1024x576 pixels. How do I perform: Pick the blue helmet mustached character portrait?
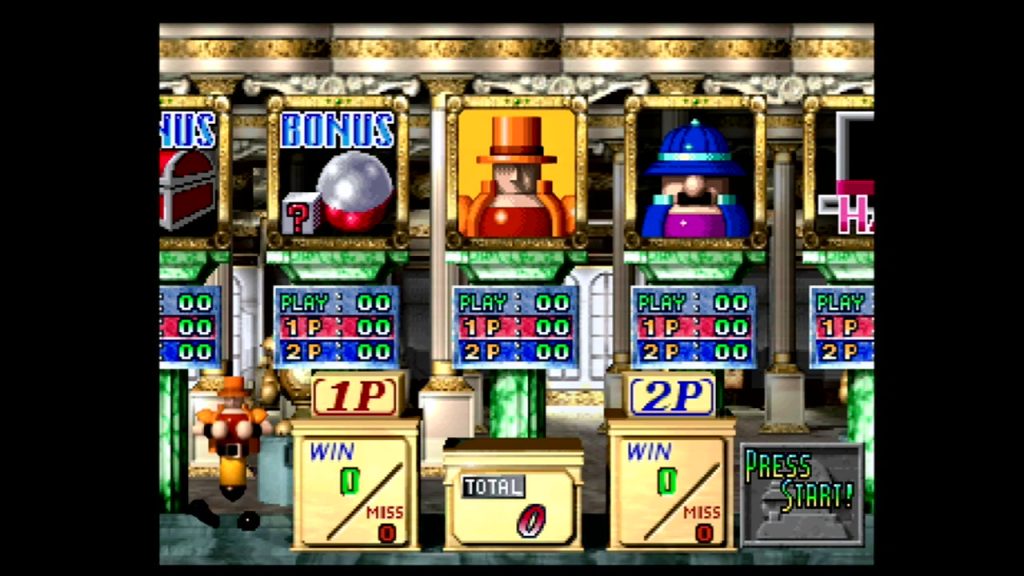pos(695,172)
